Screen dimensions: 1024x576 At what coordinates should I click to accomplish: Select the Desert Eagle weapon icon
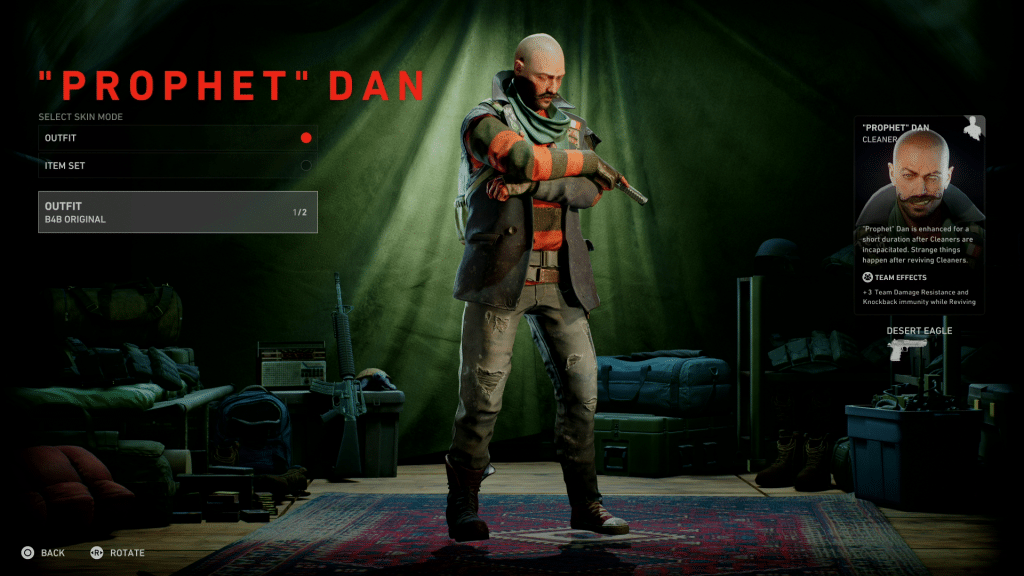click(908, 349)
